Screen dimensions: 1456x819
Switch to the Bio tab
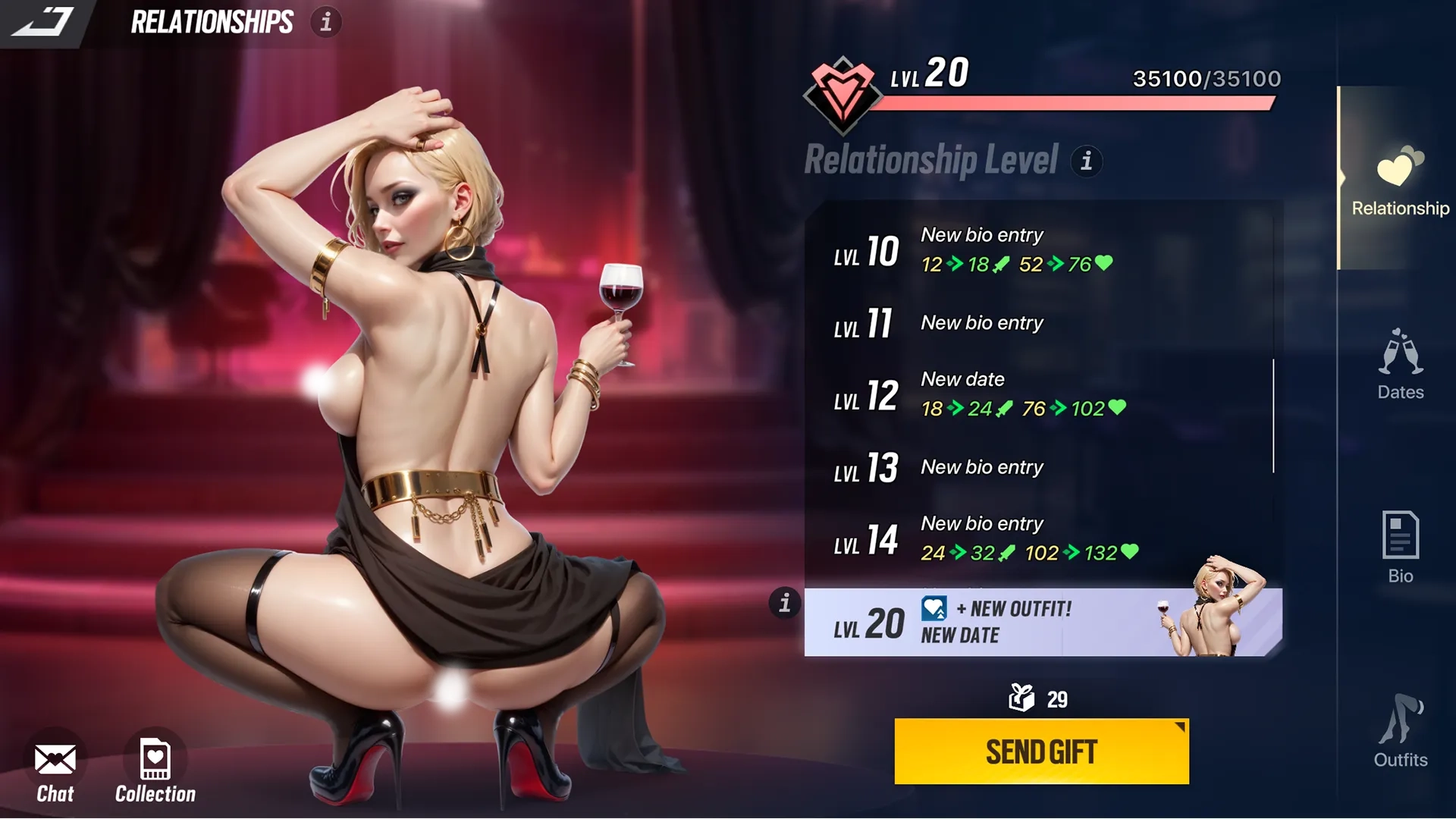(x=1400, y=548)
